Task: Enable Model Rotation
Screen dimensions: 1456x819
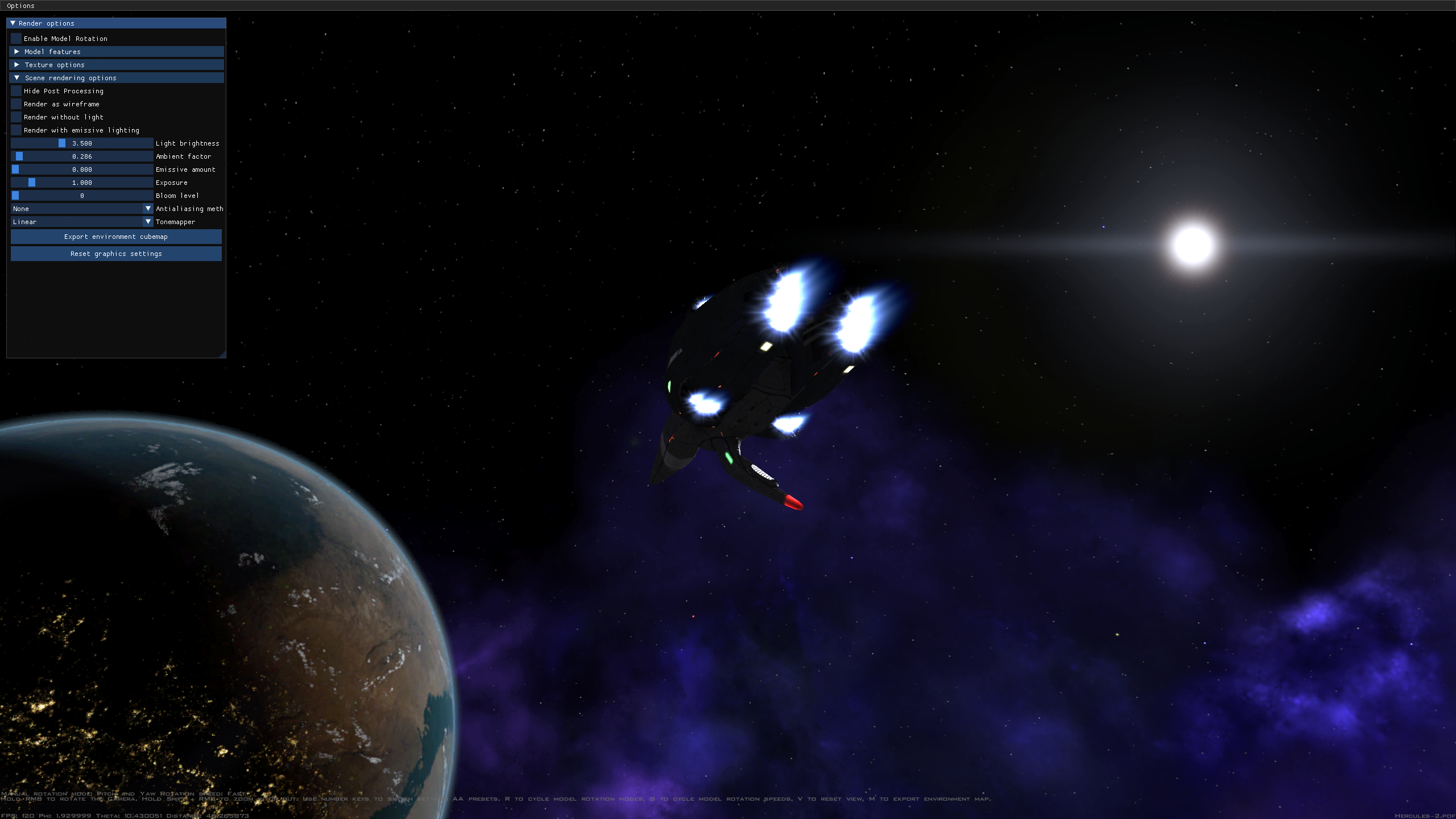Action: point(16,38)
